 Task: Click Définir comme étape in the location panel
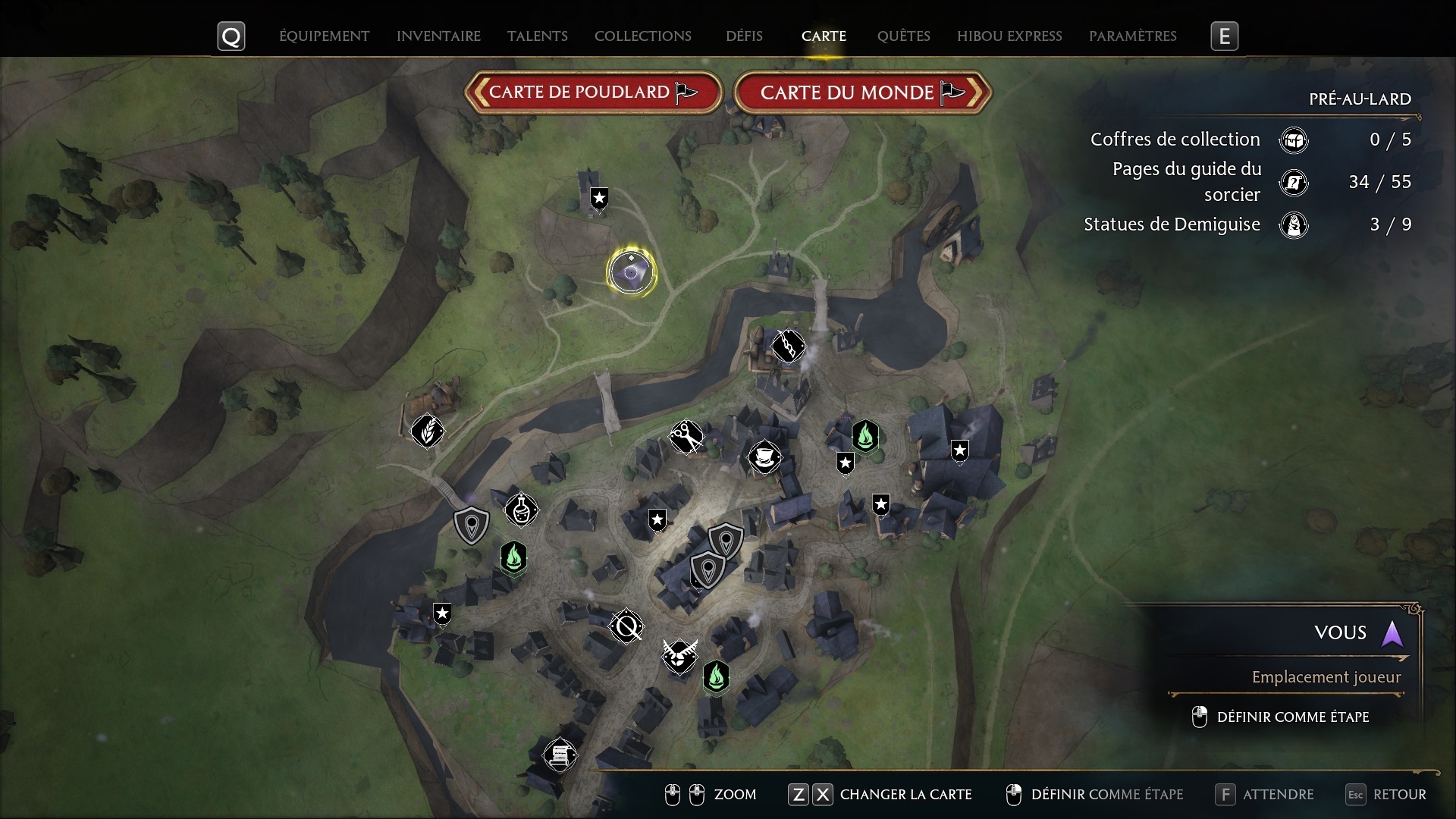point(1292,717)
